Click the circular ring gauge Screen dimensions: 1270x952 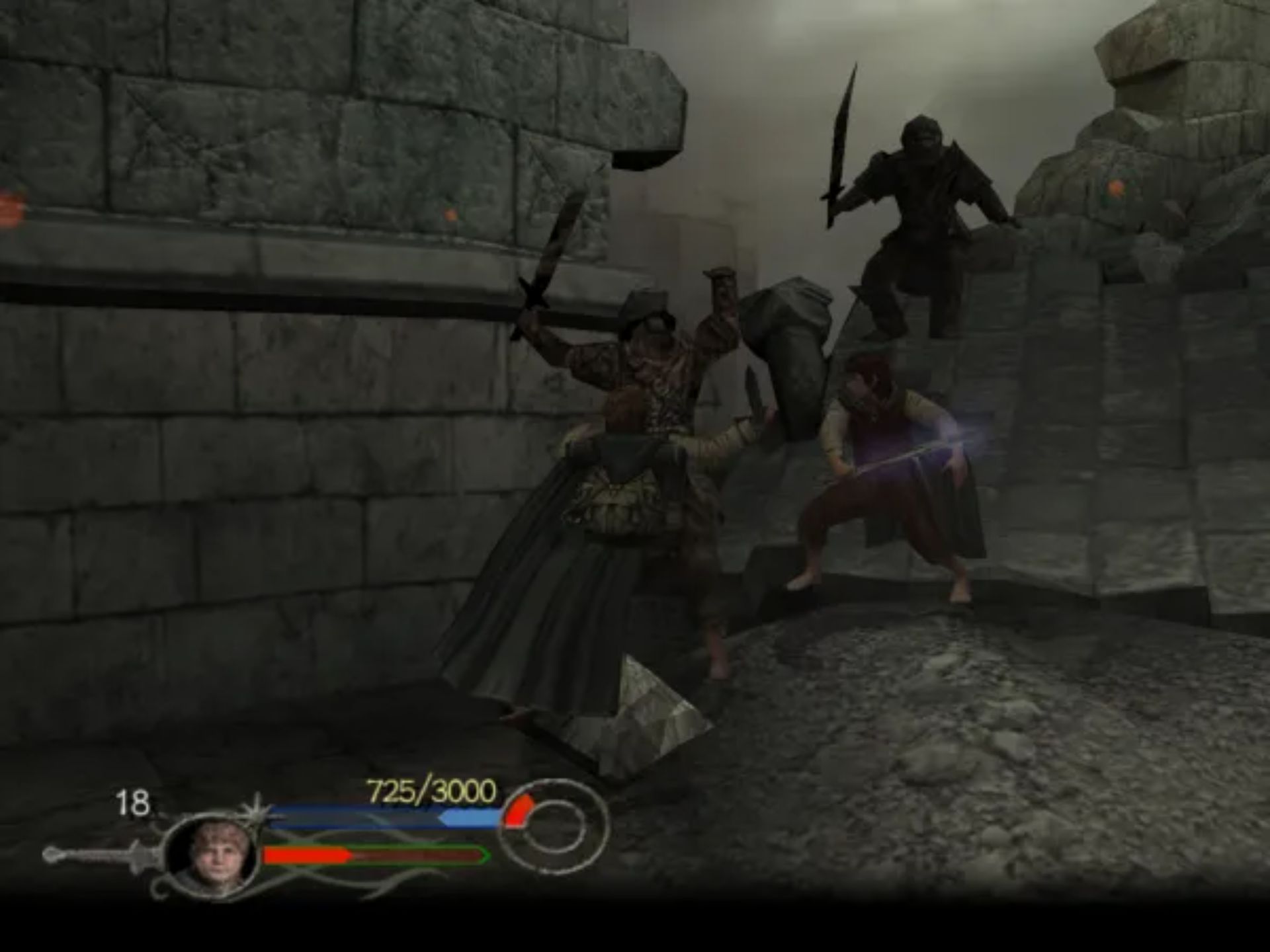click(x=554, y=827)
